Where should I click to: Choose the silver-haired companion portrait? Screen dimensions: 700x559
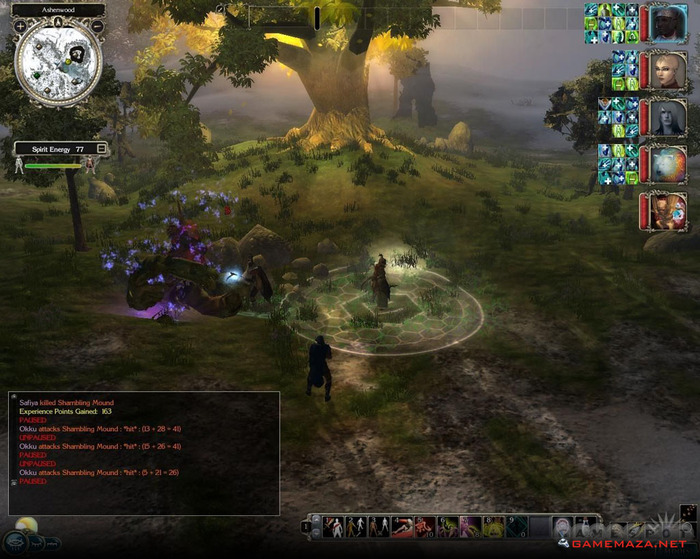pyautogui.click(x=666, y=117)
